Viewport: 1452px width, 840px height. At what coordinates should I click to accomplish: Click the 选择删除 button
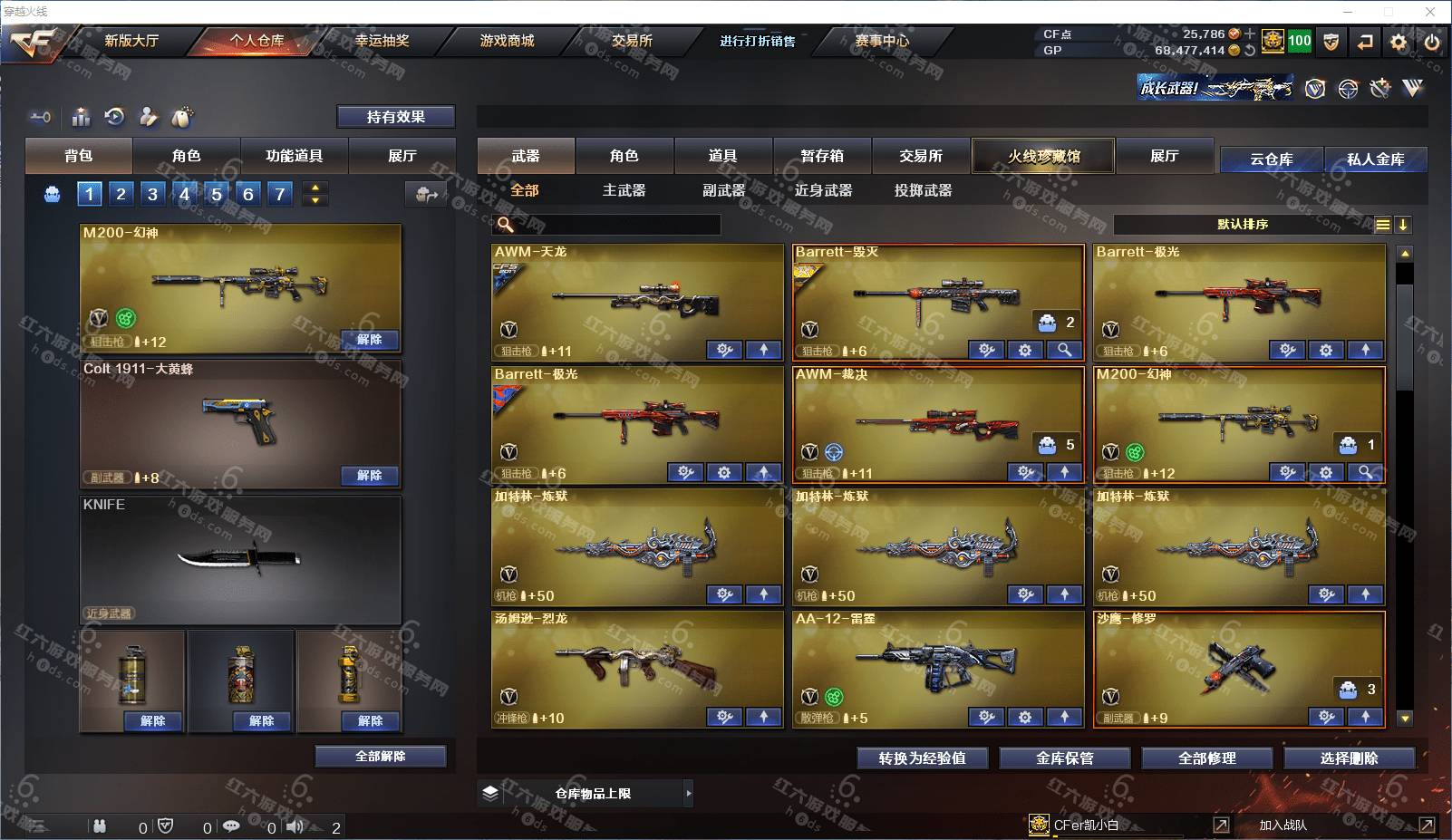[1349, 758]
